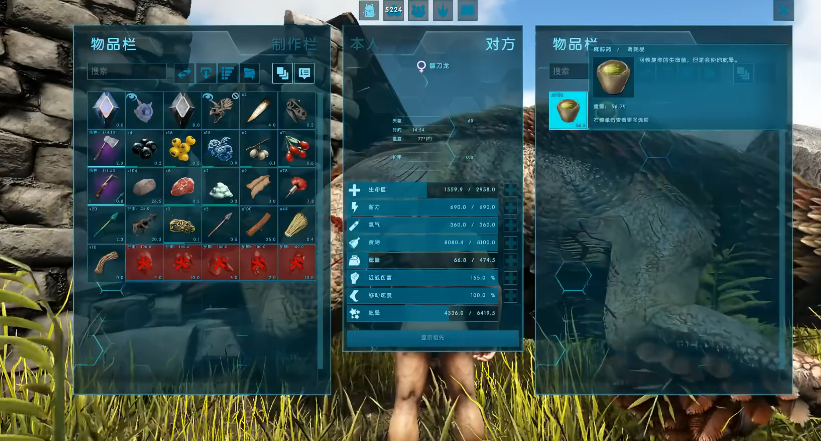Click the left inventory search field
The height and width of the screenshot is (441, 821).
127,72
